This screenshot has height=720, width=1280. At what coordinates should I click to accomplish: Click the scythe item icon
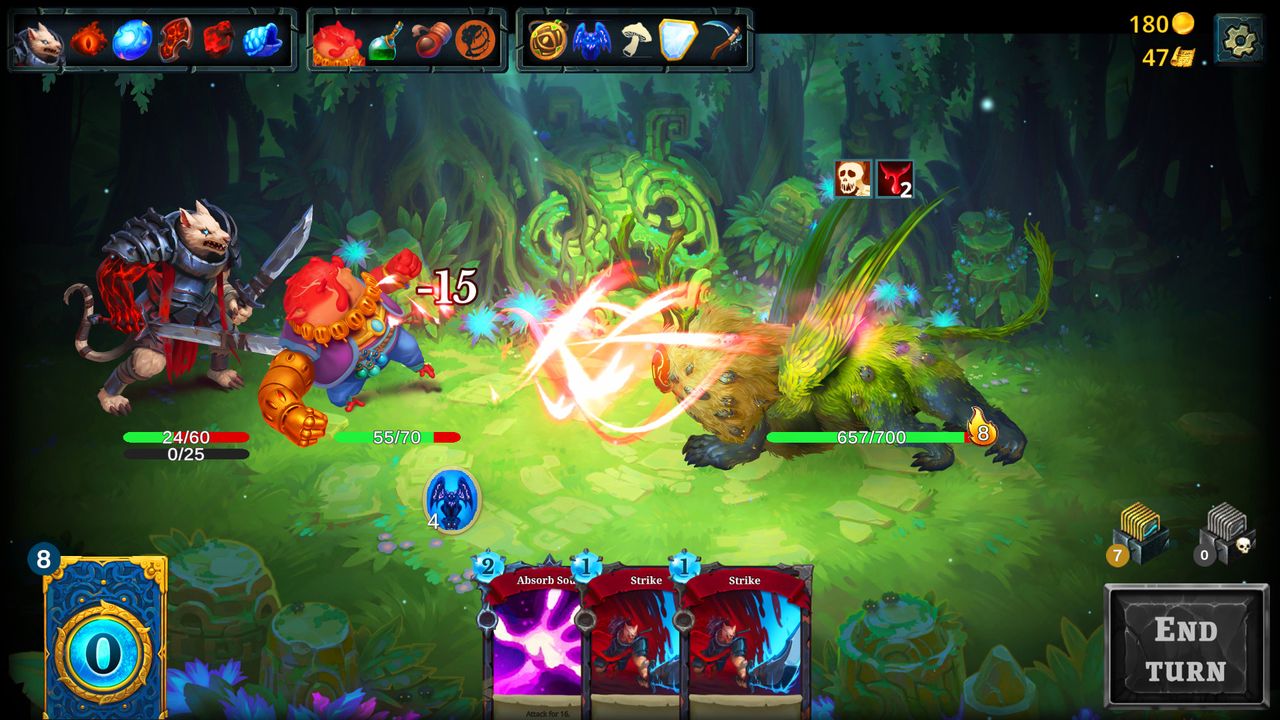coord(725,42)
